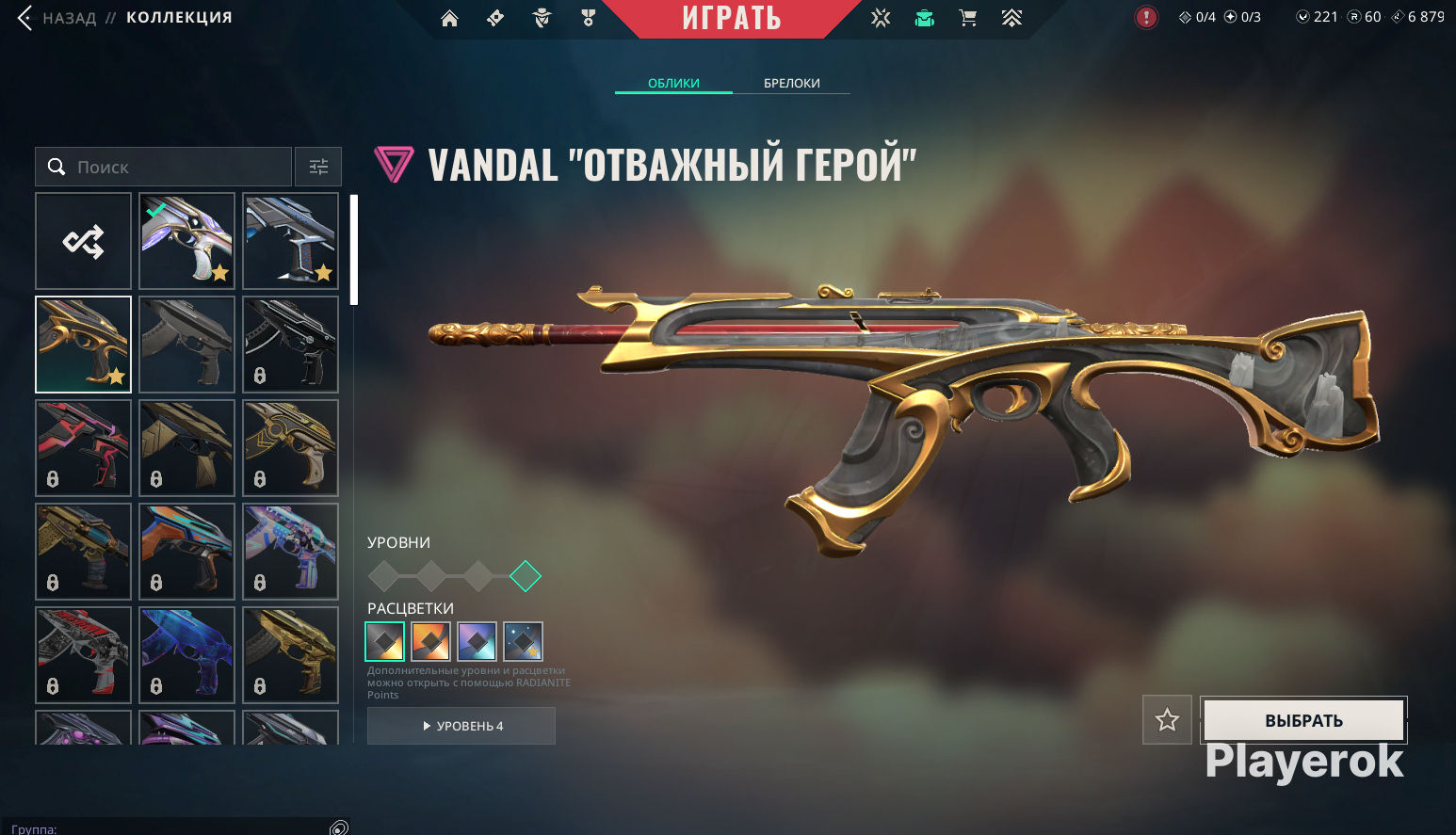Choose the orange color variant swatch
The image size is (1456, 835).
pos(430,642)
